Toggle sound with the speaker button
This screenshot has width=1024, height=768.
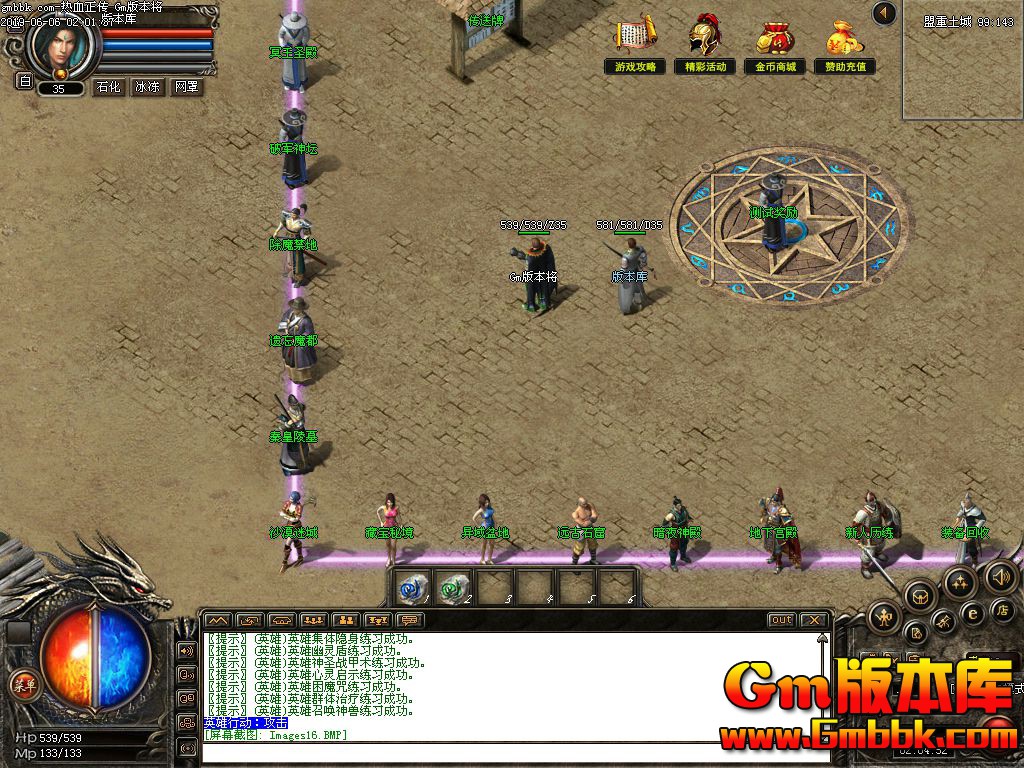coord(1000,576)
